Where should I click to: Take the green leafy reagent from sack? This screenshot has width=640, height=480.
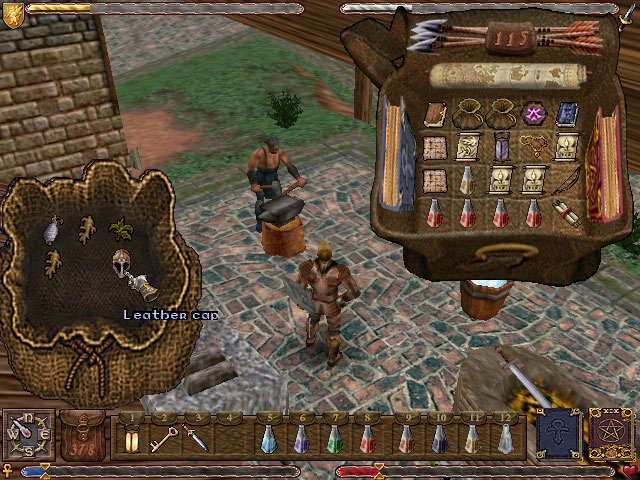[121, 229]
